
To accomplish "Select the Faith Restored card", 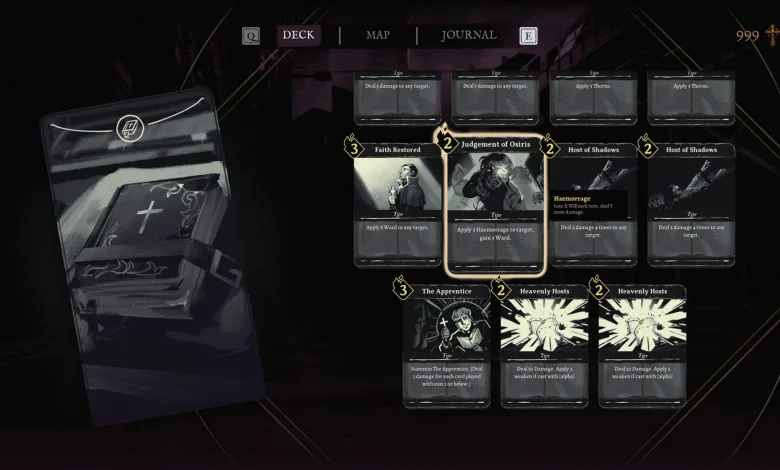I will tap(397, 205).
